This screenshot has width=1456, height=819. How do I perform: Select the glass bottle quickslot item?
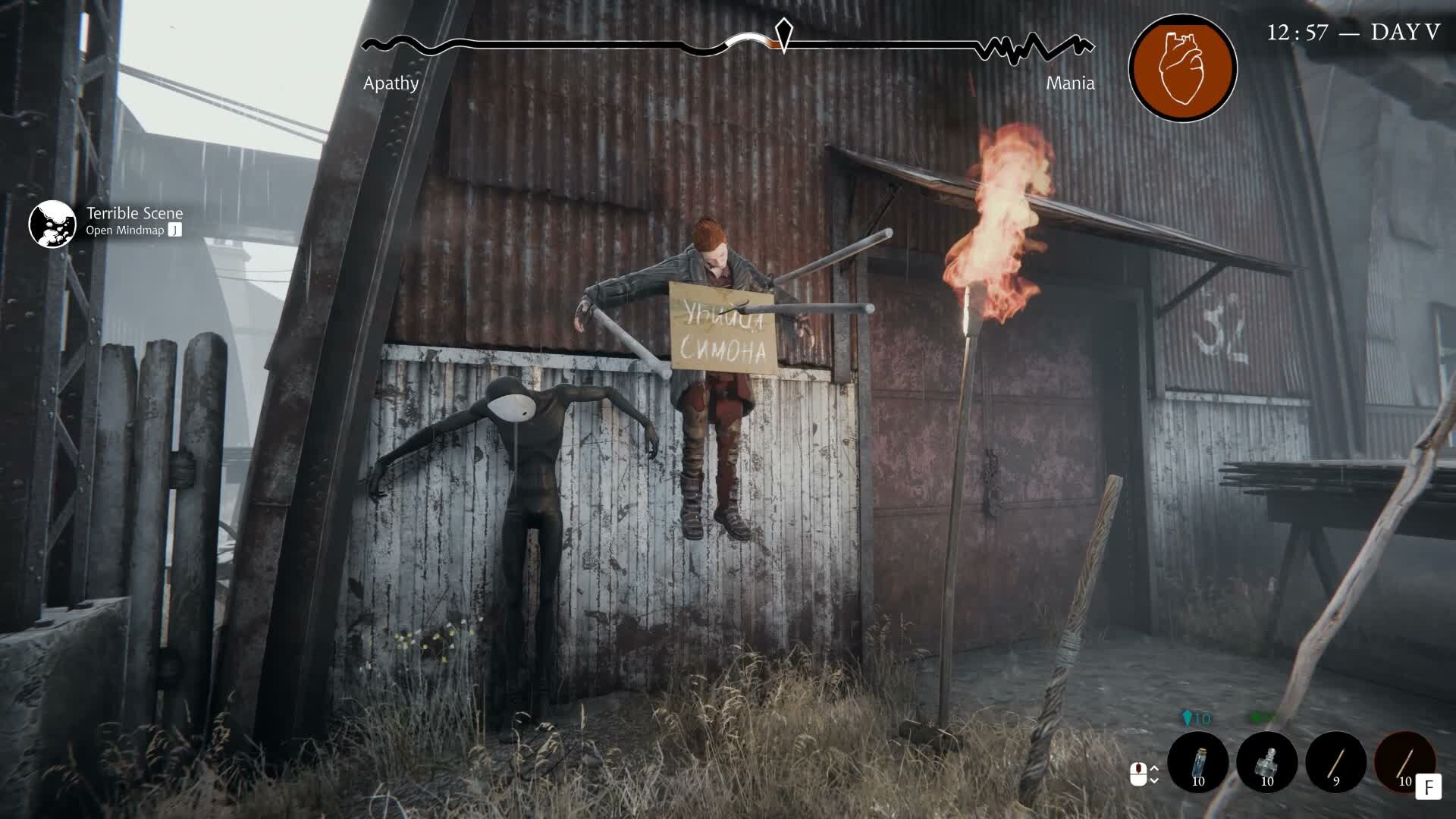1266,763
